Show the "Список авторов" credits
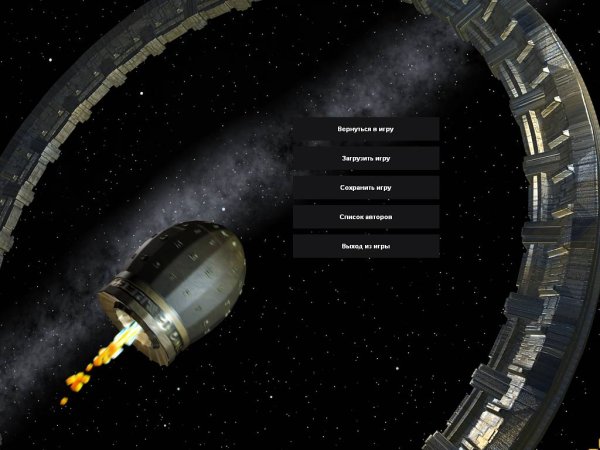600x450 pixels. coord(365,216)
